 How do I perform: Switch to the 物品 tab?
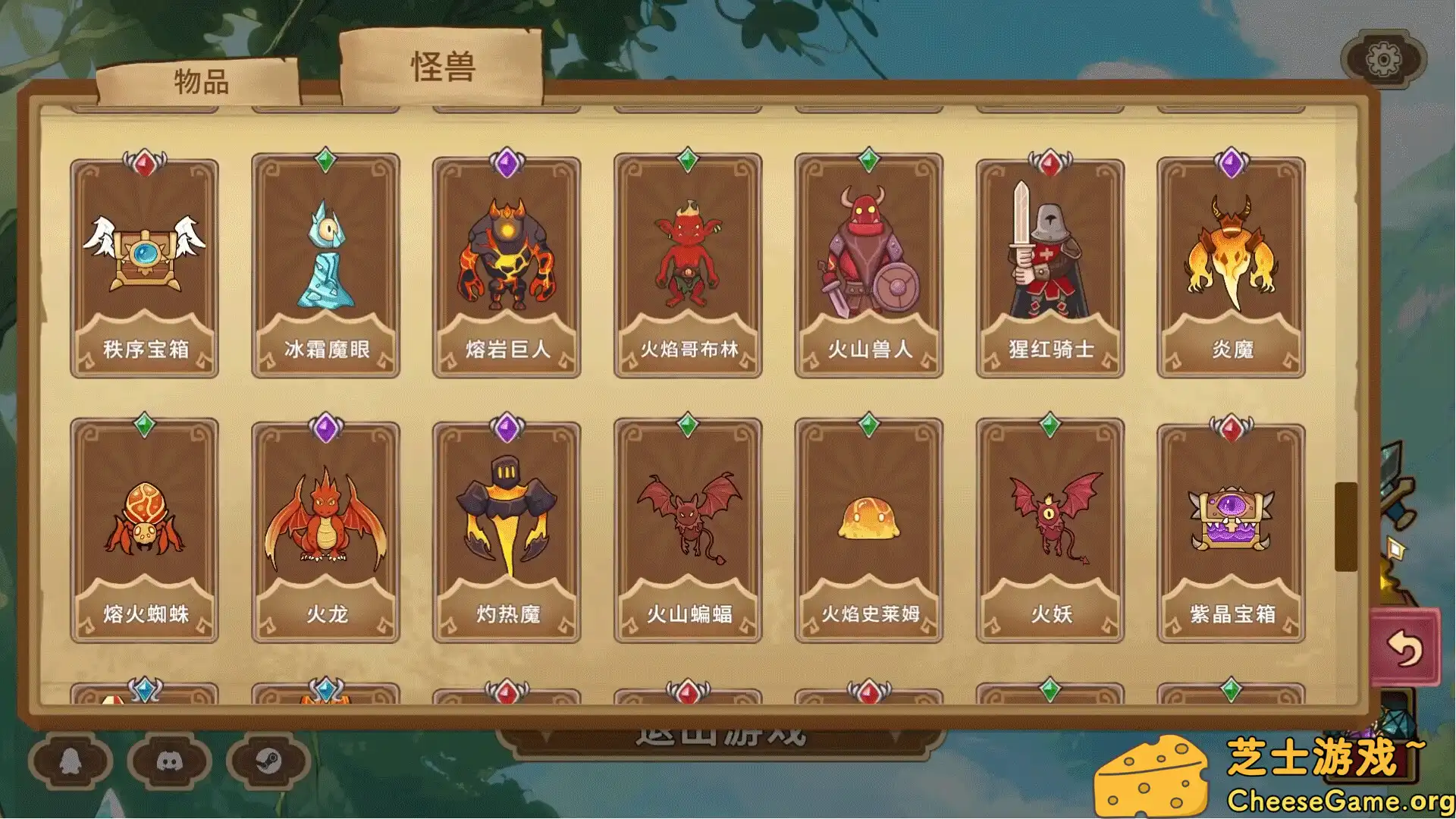(x=201, y=81)
